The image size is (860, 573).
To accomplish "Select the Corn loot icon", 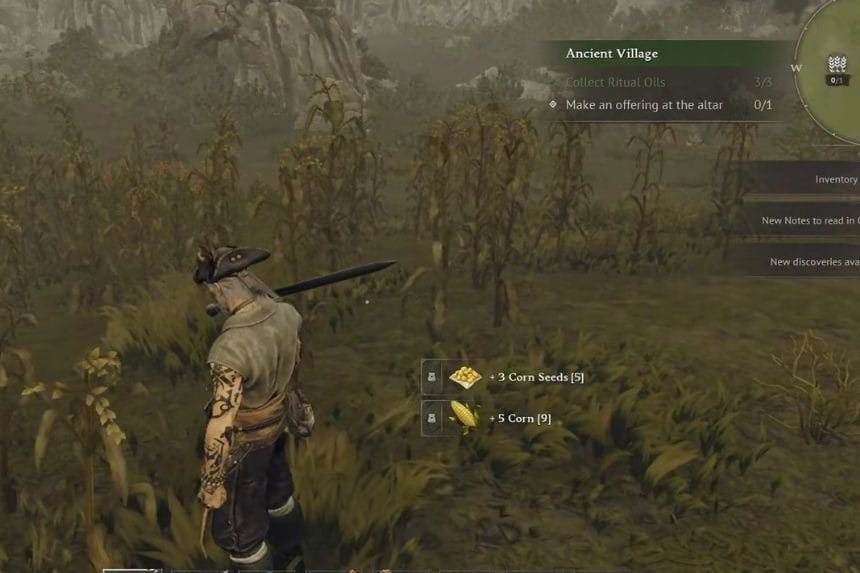I will tap(465, 417).
